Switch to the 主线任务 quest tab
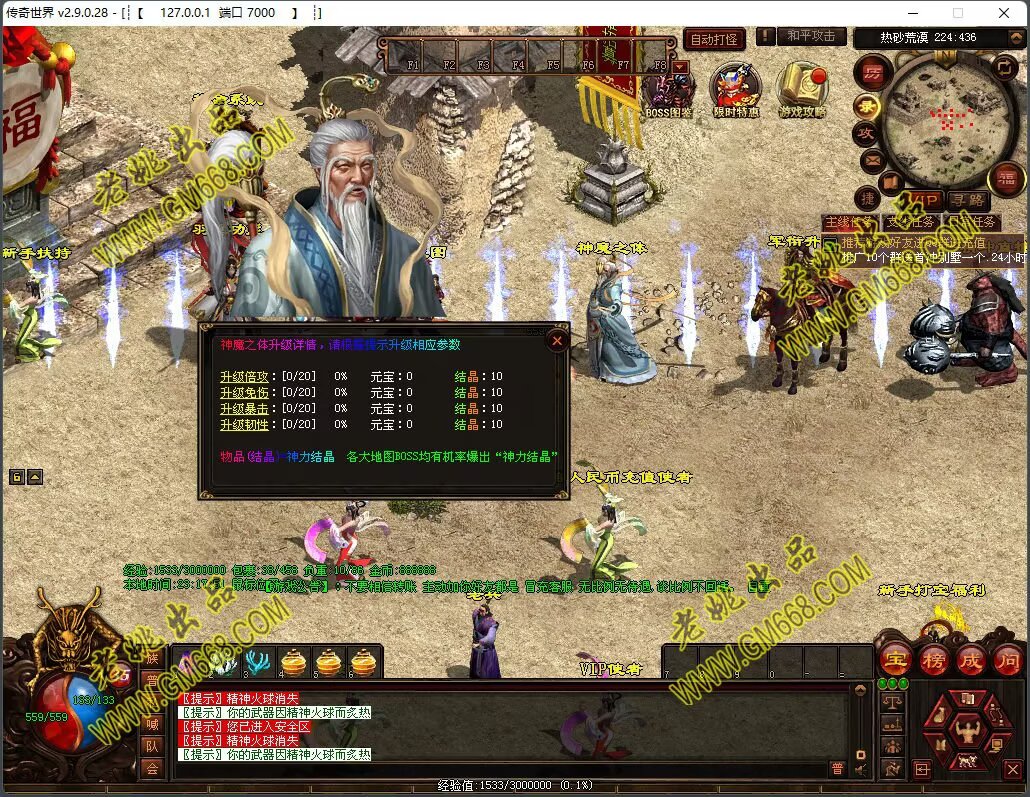The width and height of the screenshot is (1030, 797). [x=849, y=222]
